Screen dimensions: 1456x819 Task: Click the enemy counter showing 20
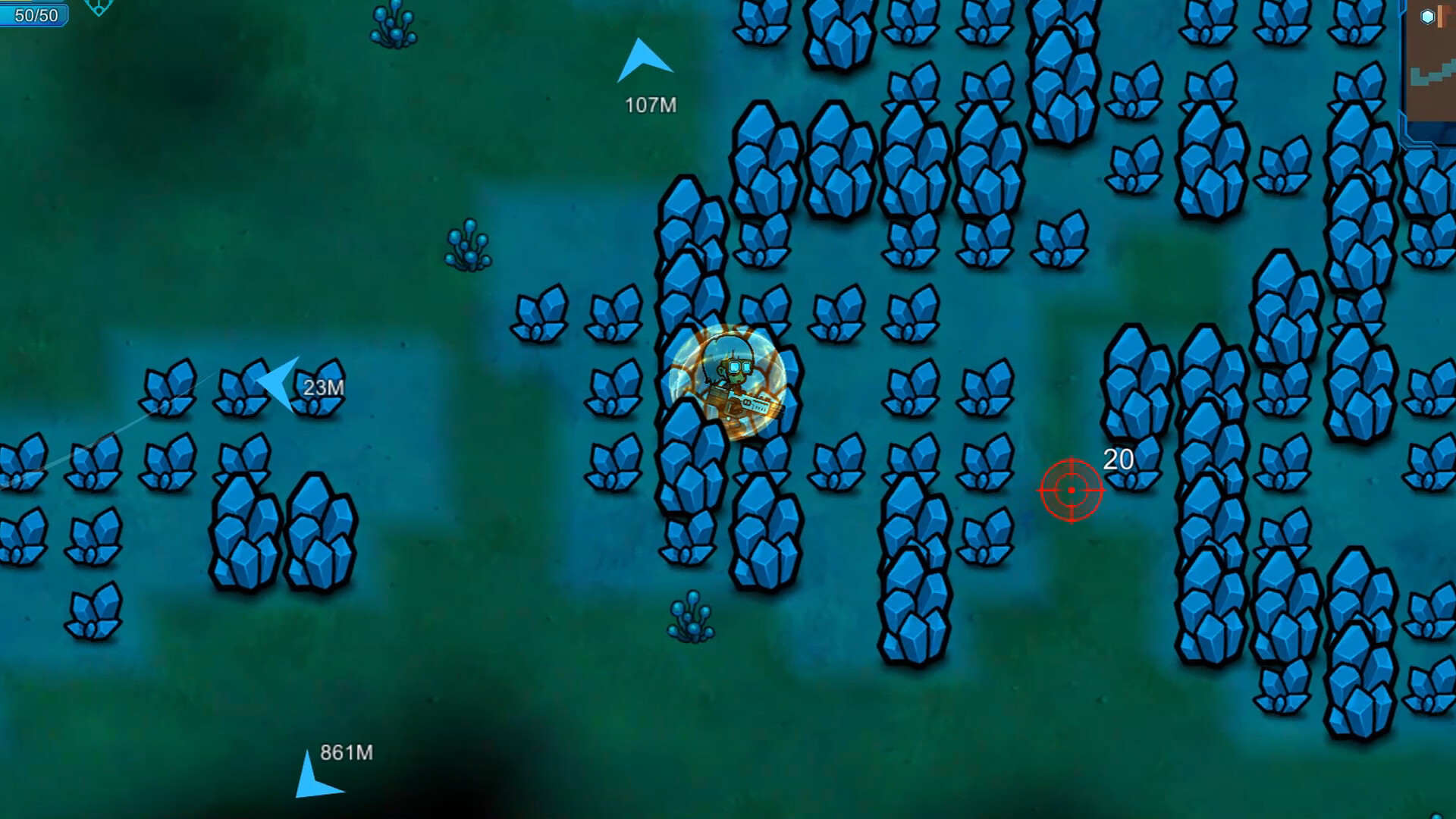pos(1116,459)
